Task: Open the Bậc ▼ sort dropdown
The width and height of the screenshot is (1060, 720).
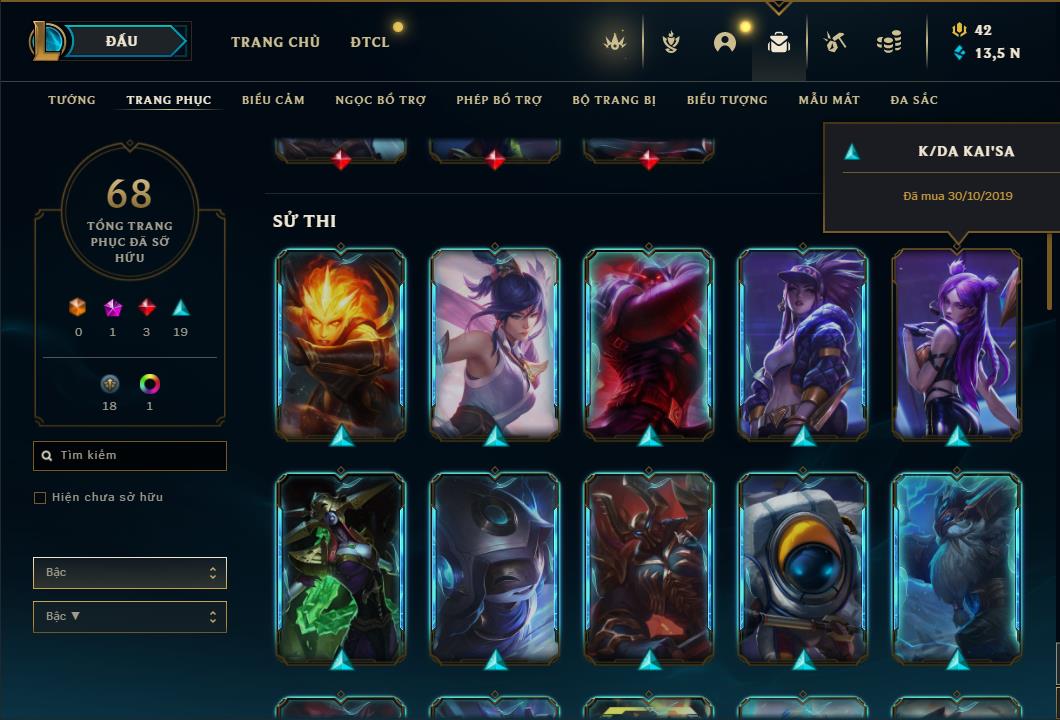Action: pyautogui.click(x=130, y=617)
